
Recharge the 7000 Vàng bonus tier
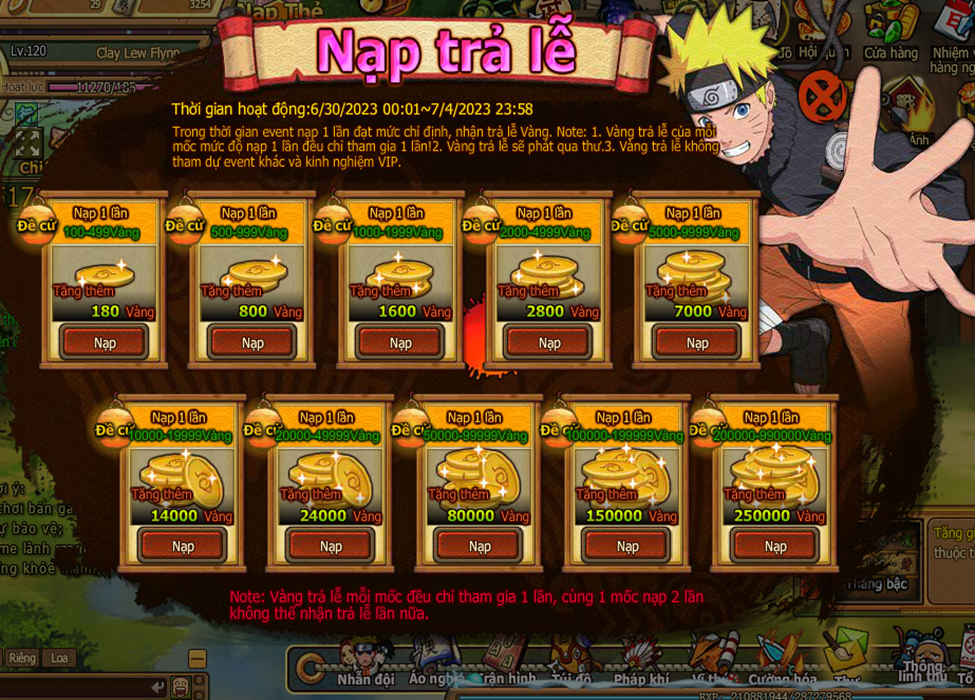click(x=697, y=343)
